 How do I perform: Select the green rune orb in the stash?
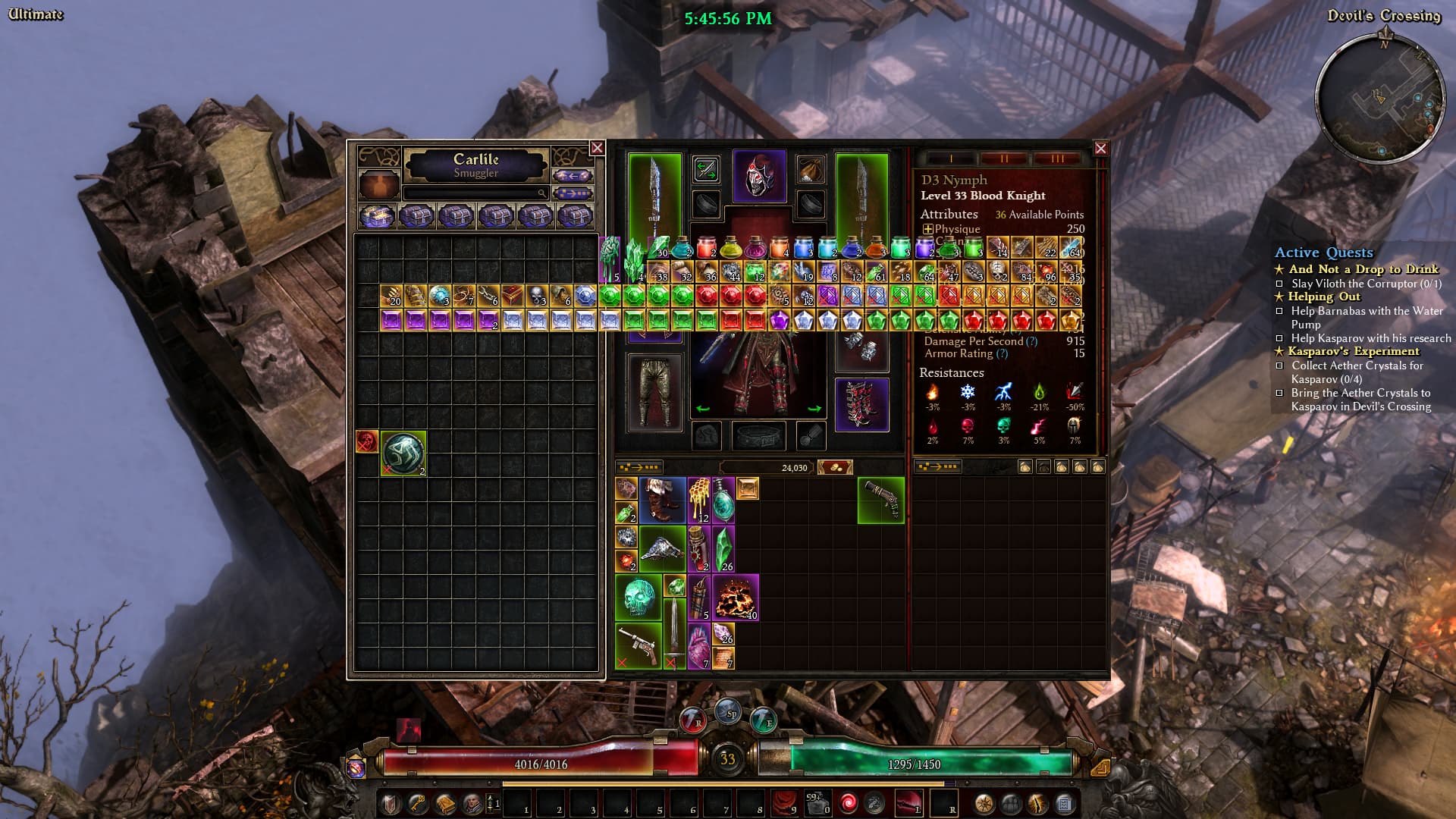[x=403, y=453]
